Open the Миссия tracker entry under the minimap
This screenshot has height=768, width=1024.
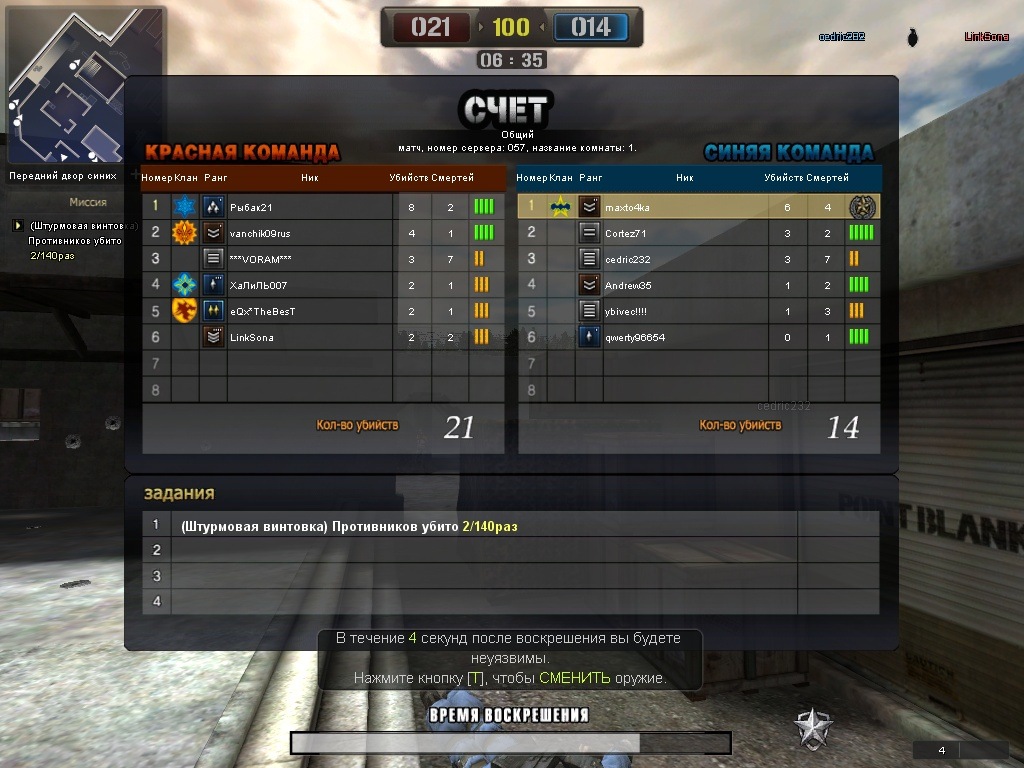point(74,226)
